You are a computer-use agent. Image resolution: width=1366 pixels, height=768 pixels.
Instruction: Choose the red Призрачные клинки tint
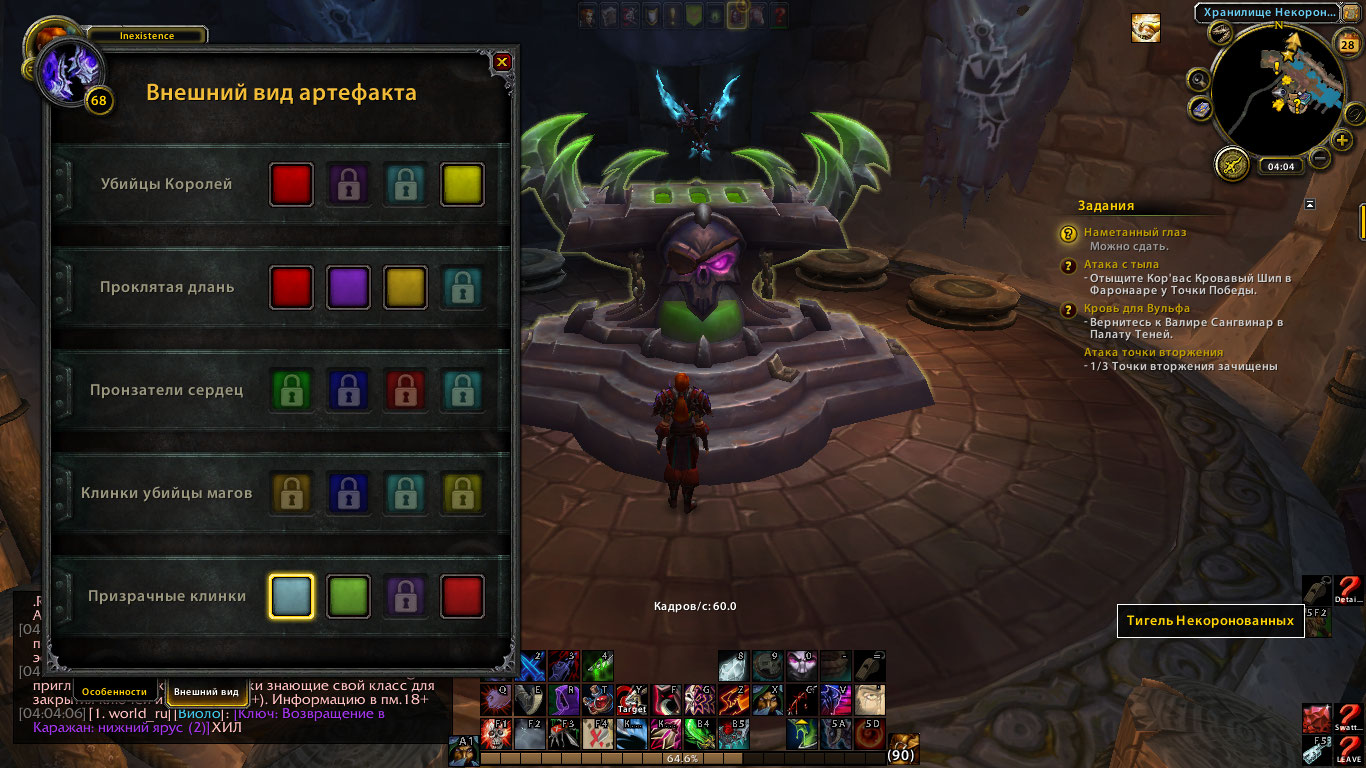click(x=463, y=597)
